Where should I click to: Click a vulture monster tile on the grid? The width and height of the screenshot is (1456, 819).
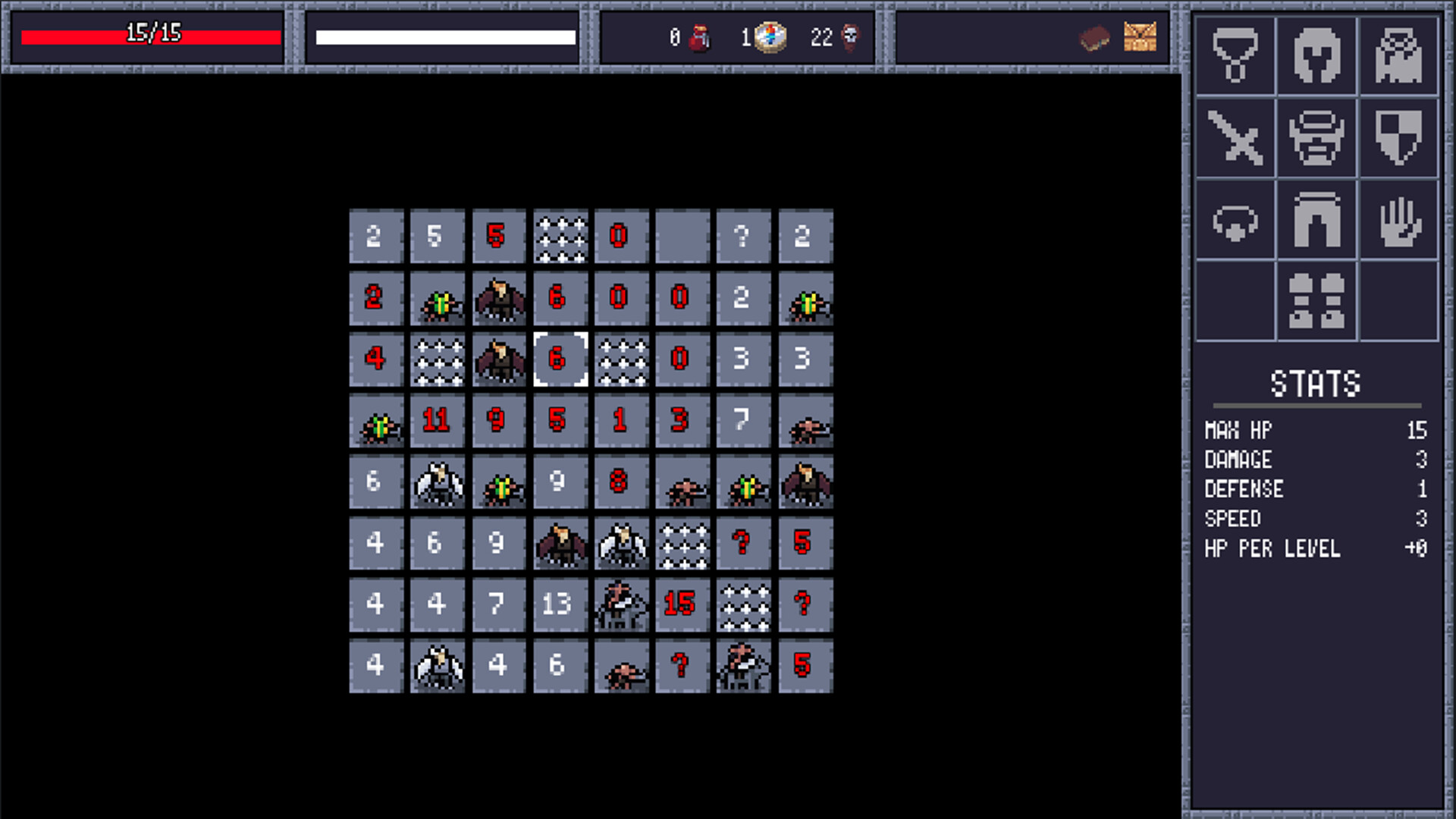(498, 298)
